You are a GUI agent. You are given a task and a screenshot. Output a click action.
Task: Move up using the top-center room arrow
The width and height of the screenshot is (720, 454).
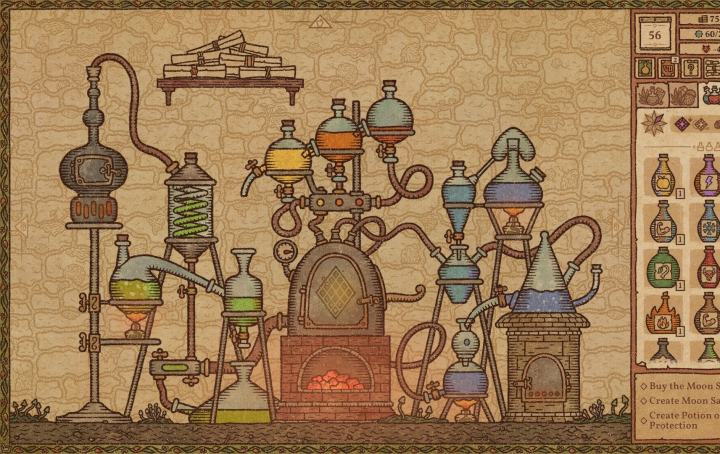tap(318, 20)
